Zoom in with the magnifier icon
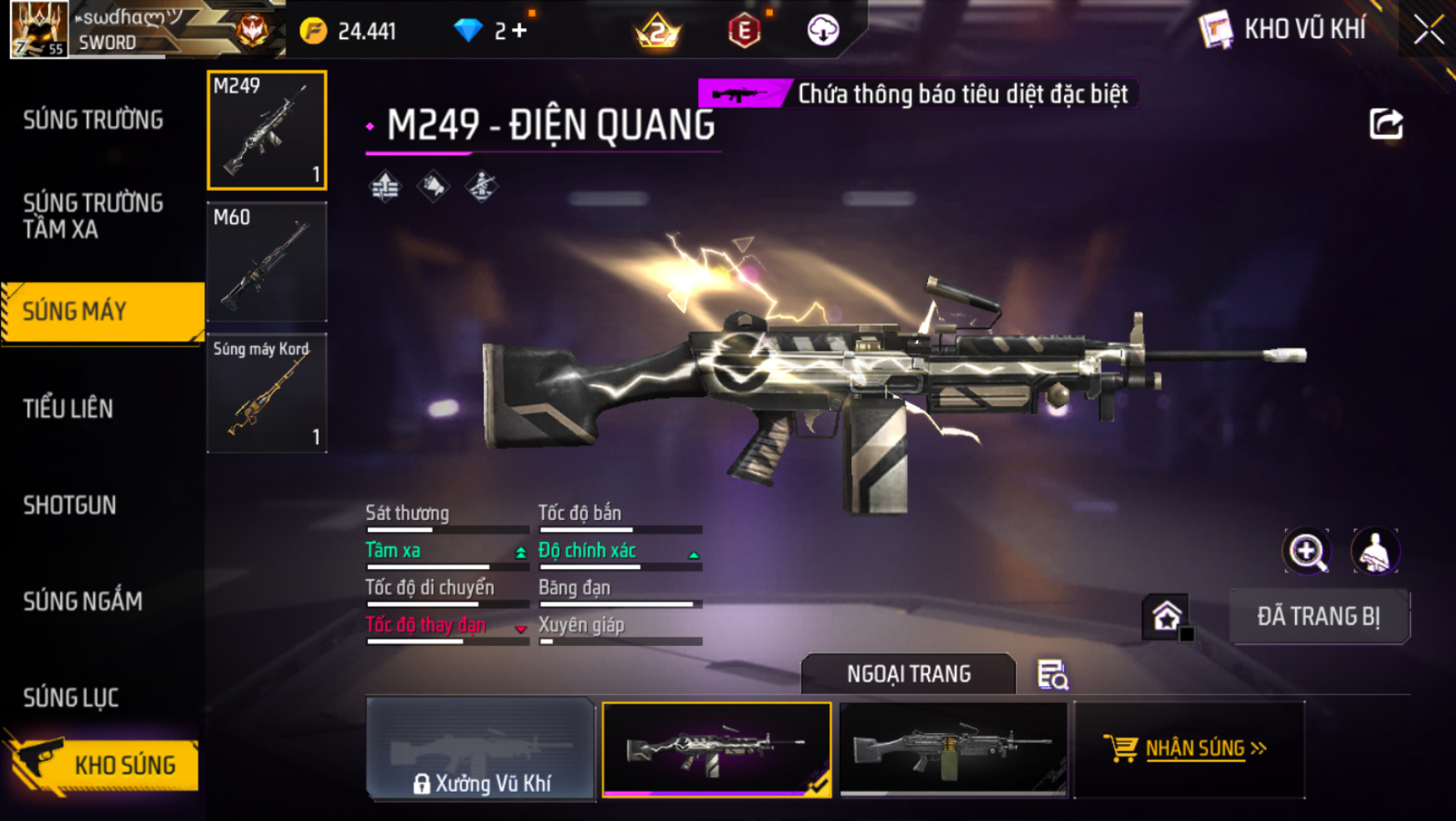Viewport: 1456px width, 821px height. tap(1307, 551)
